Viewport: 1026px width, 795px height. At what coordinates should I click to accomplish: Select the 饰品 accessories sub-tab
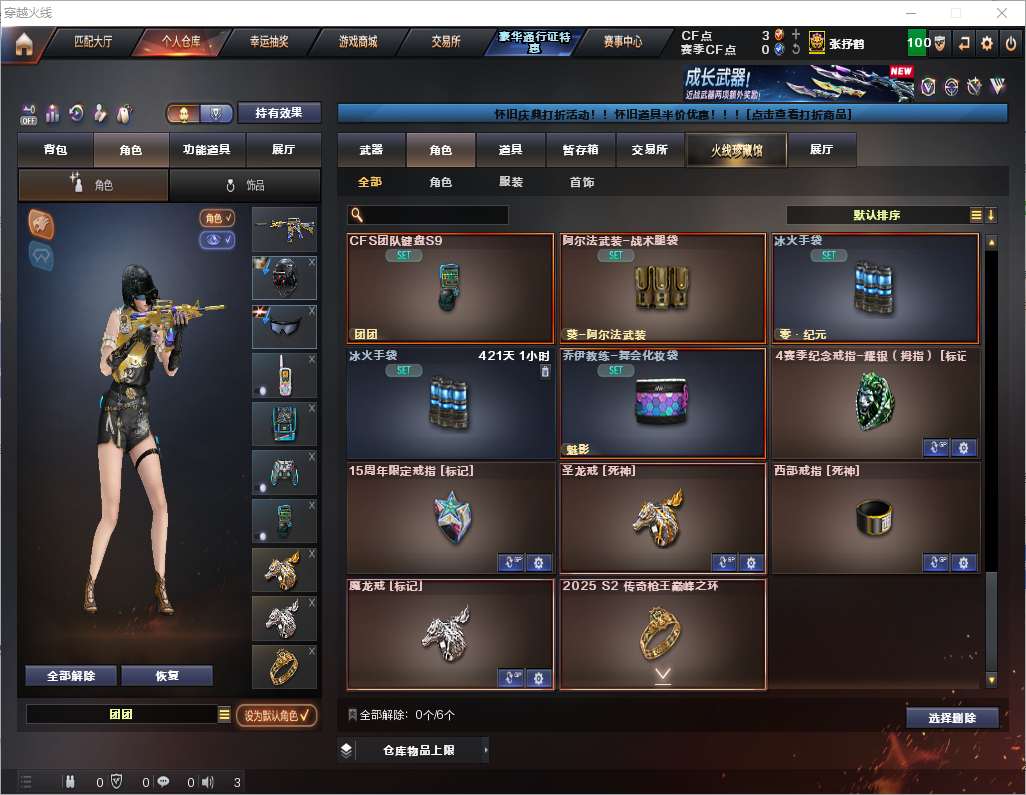tap(245, 185)
